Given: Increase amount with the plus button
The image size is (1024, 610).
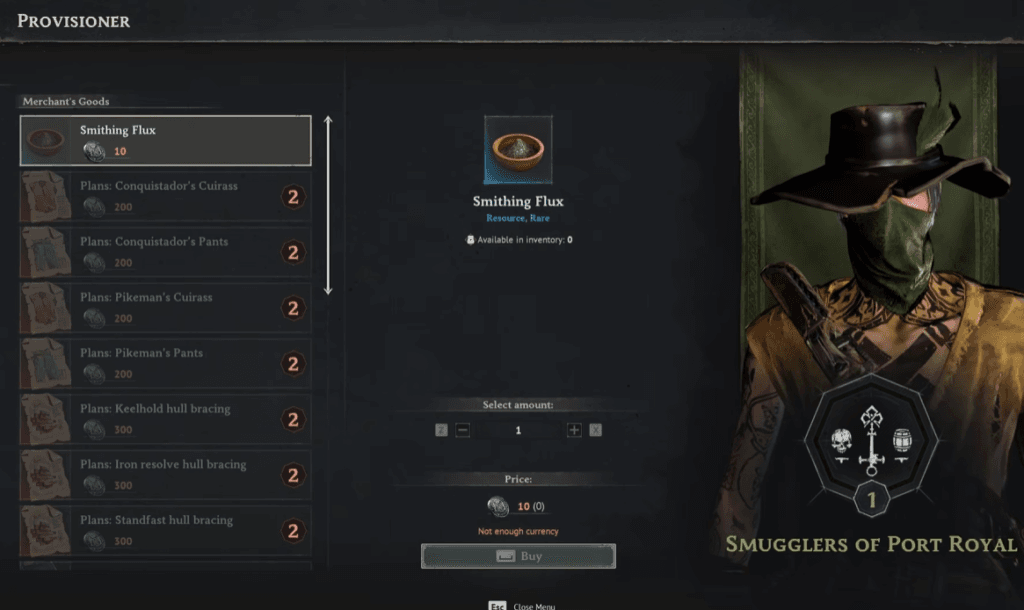Looking at the screenshot, I should click(574, 430).
